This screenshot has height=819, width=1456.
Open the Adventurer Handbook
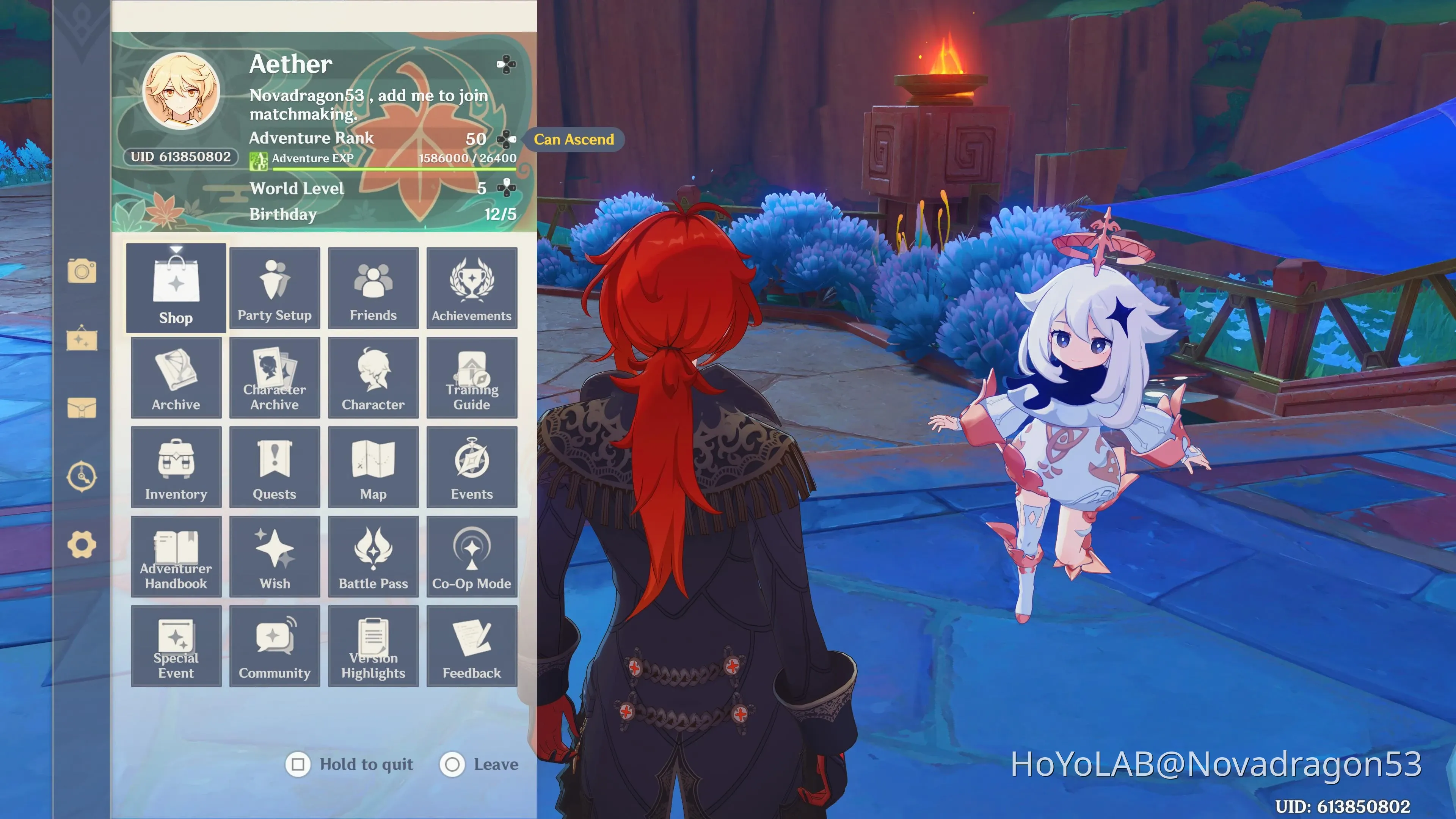176,557
